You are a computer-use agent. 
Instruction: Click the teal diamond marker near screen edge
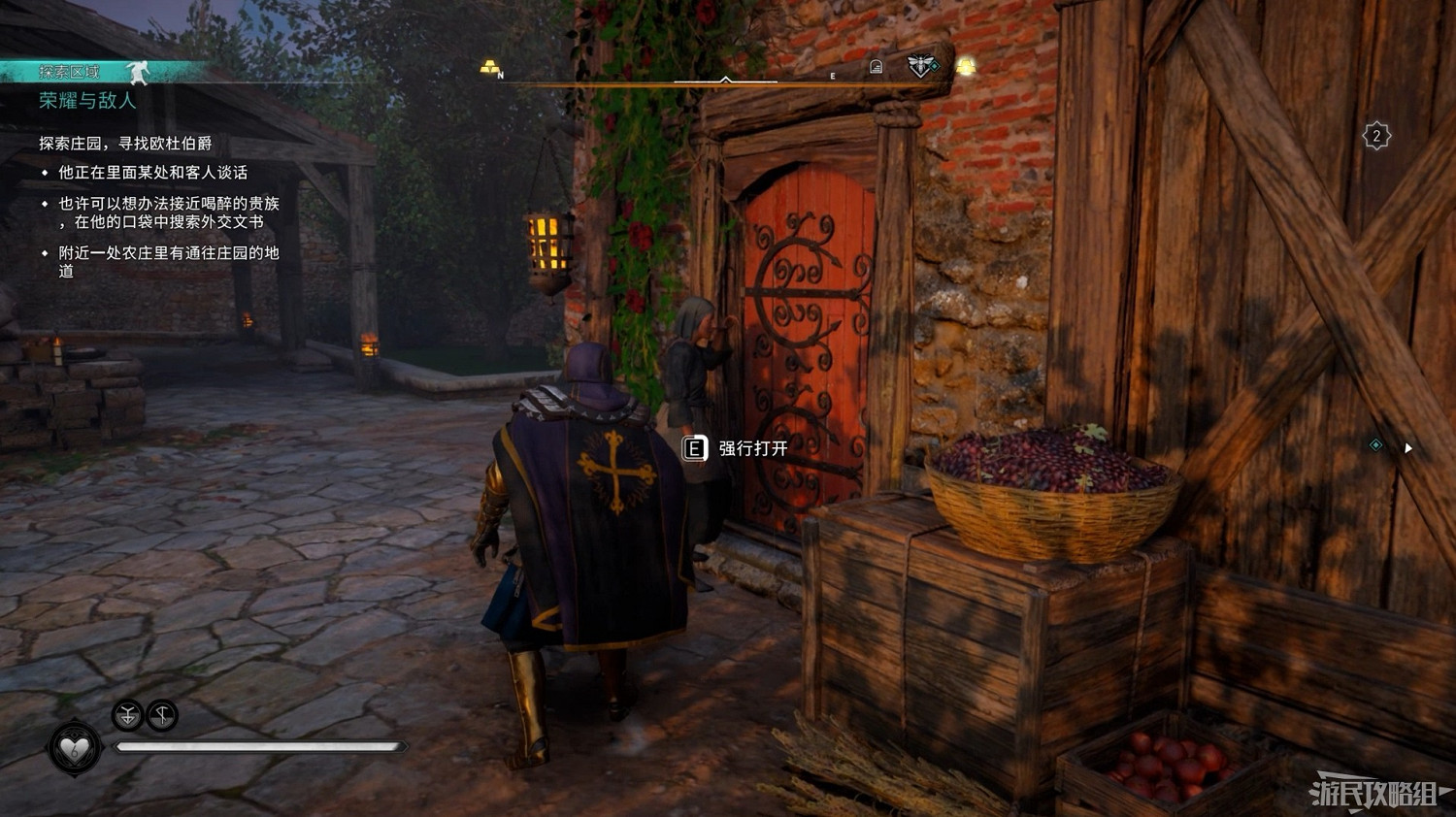click(x=1375, y=443)
